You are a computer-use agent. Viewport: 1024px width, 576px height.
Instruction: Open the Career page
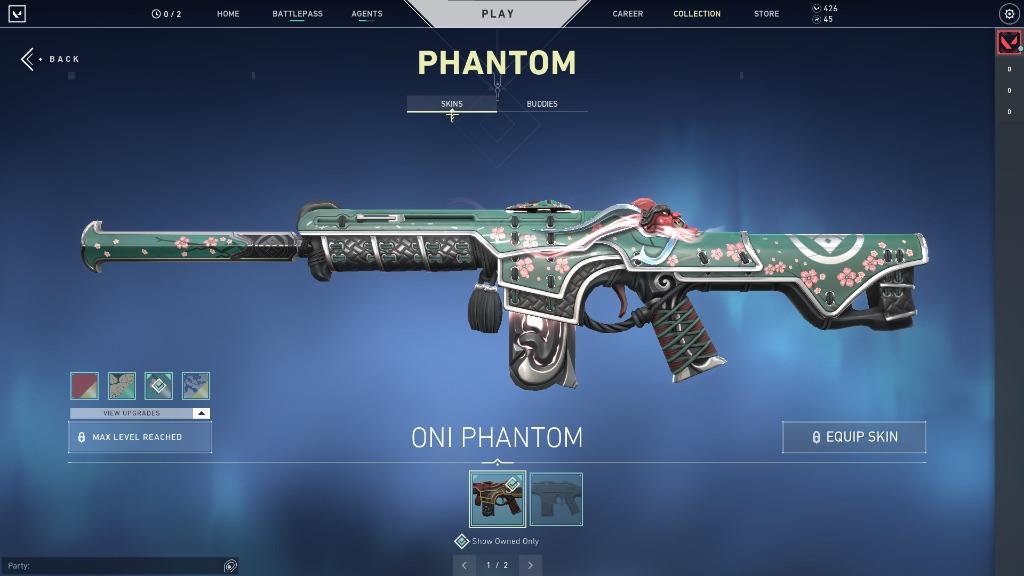[x=628, y=14]
